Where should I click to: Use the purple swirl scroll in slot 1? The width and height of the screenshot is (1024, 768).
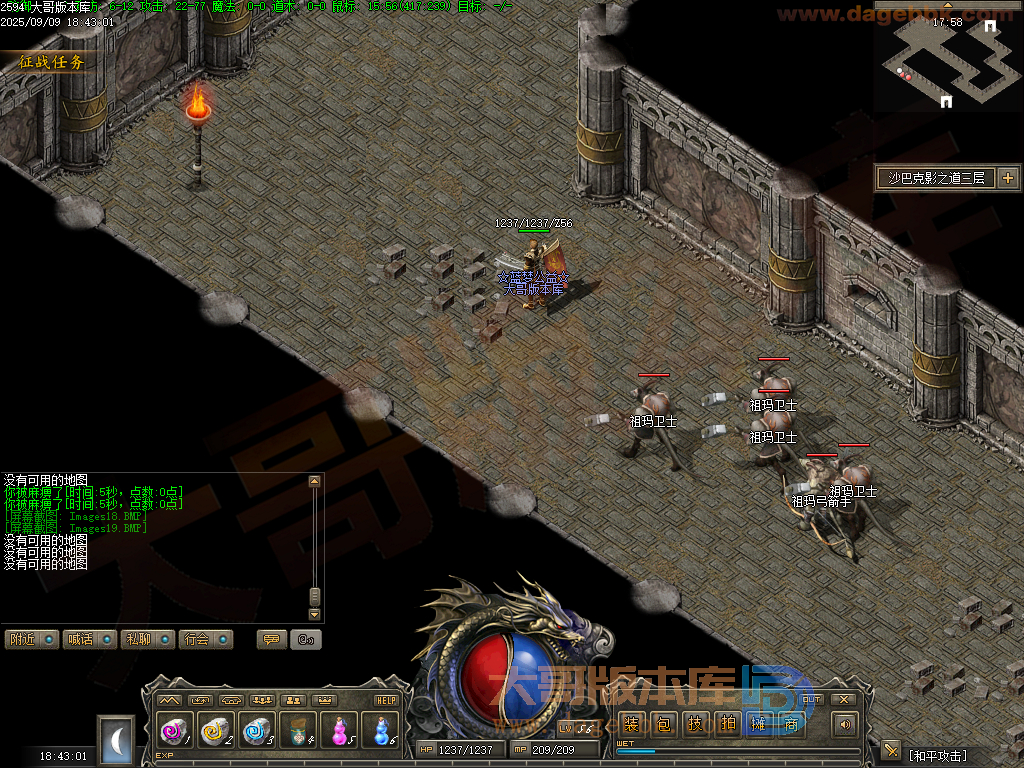pos(174,732)
